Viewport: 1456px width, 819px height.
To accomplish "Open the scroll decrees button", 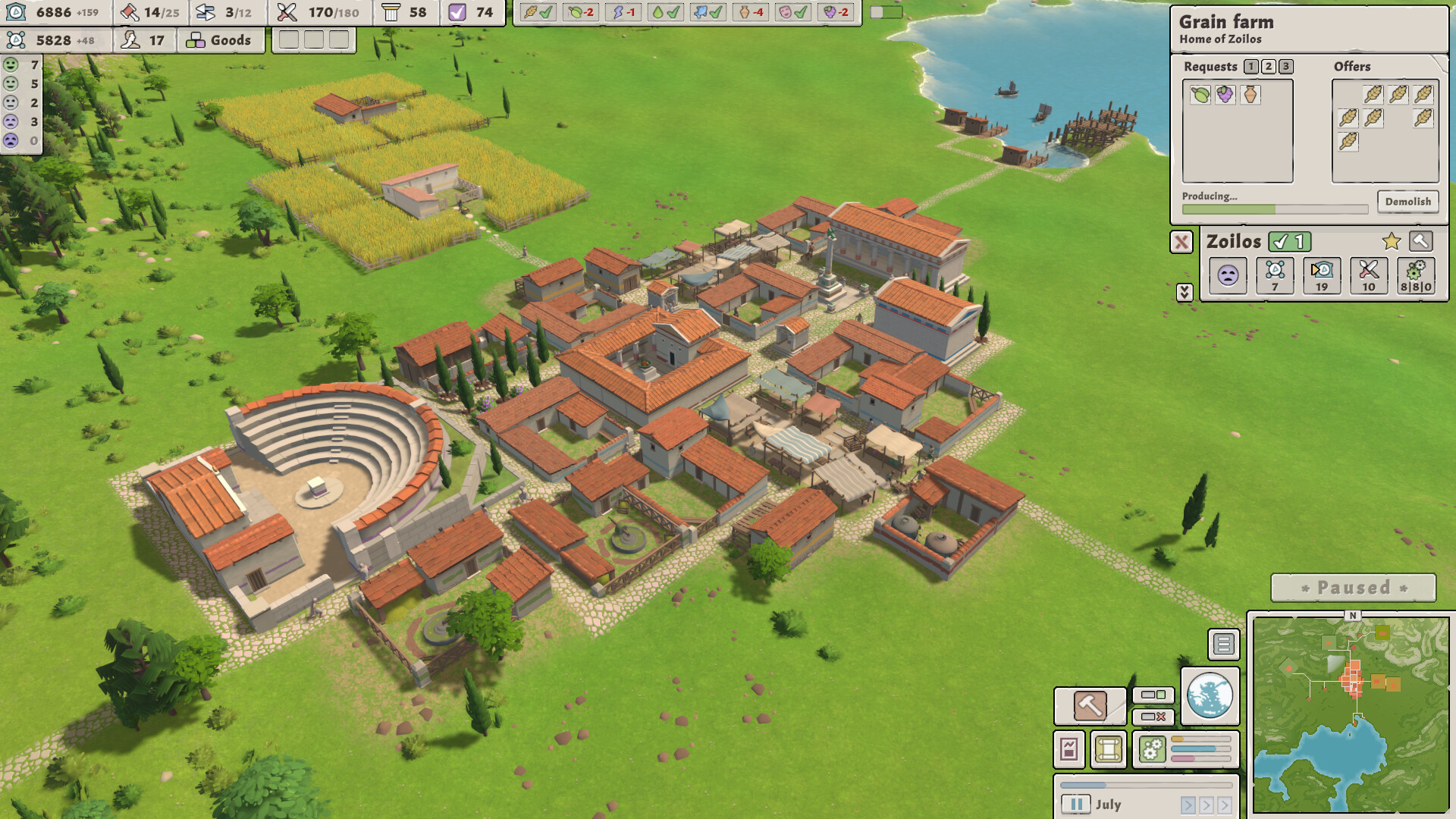I will [1108, 749].
